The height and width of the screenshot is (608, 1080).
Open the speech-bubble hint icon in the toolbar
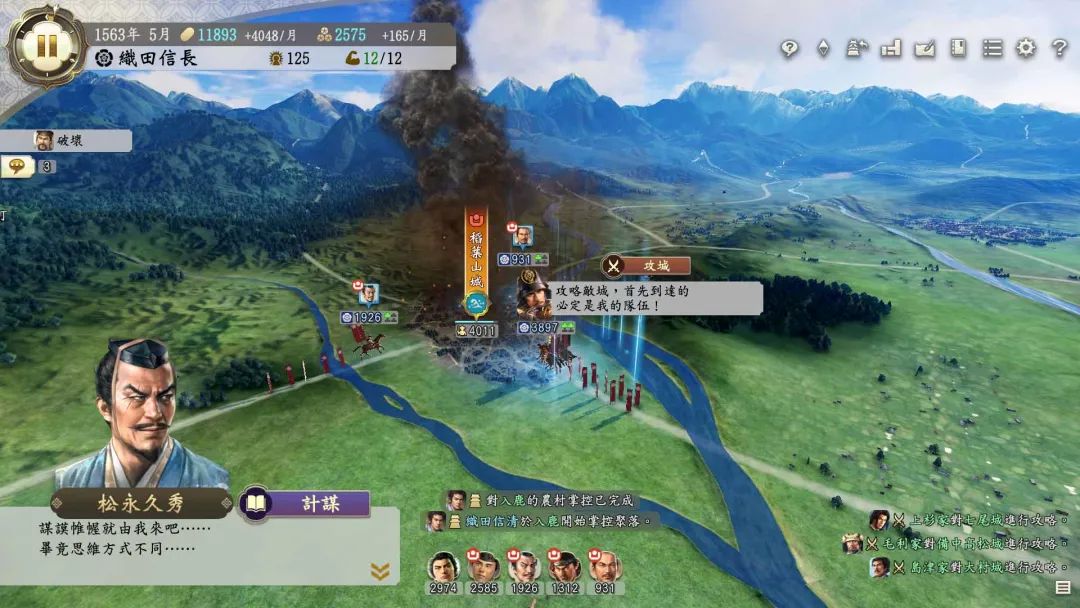click(790, 48)
